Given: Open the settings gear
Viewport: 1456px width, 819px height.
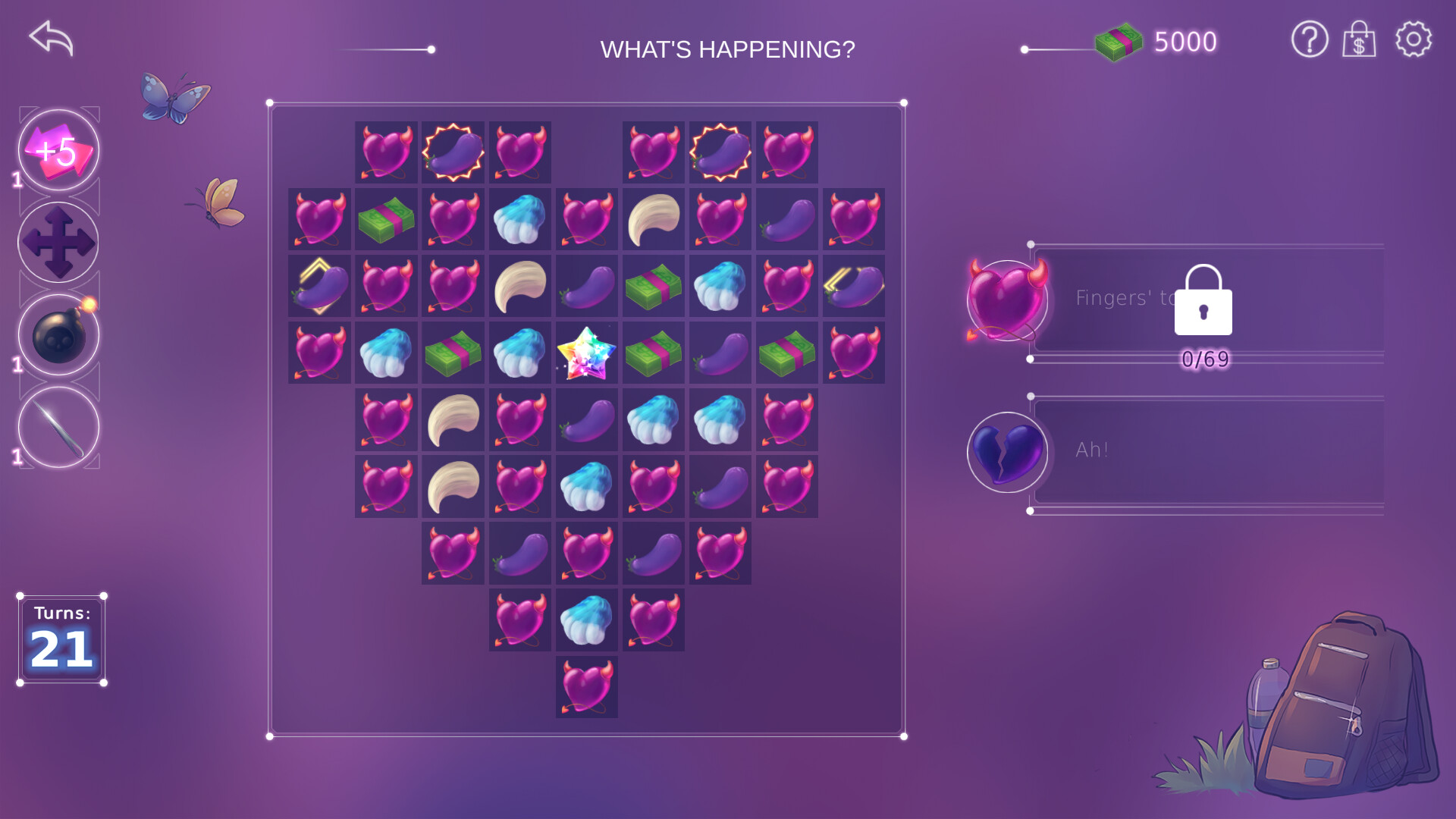Looking at the screenshot, I should [1412, 40].
